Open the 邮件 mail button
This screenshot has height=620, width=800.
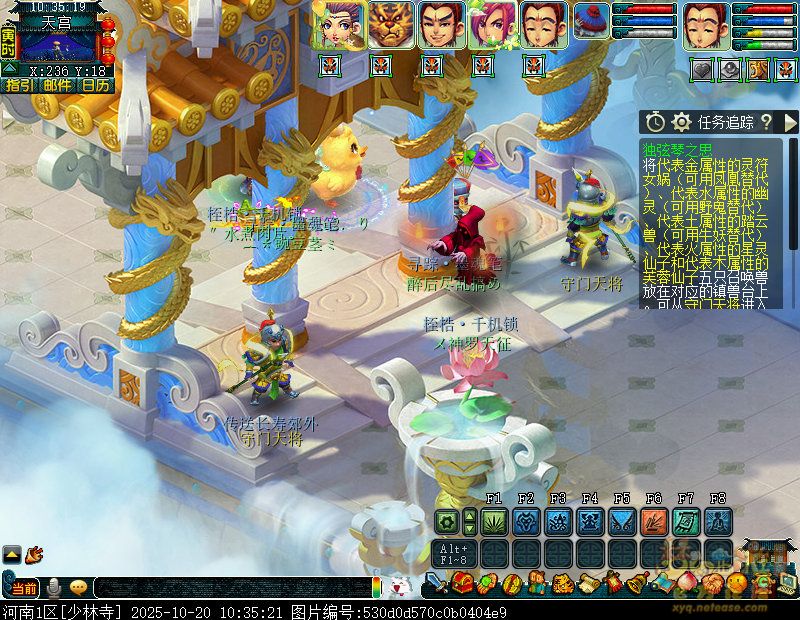coord(58,85)
